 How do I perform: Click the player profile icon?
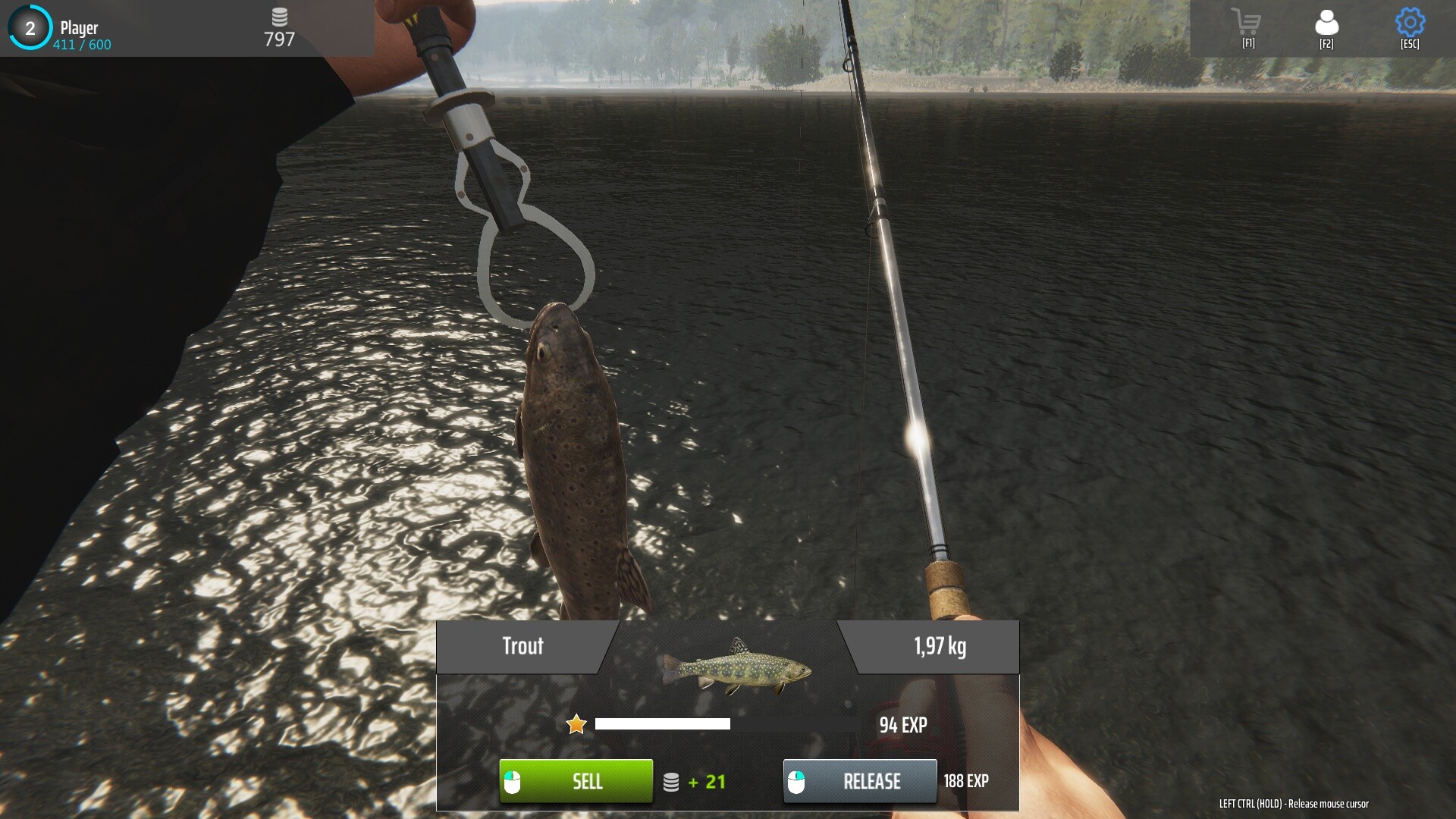pos(1326,23)
